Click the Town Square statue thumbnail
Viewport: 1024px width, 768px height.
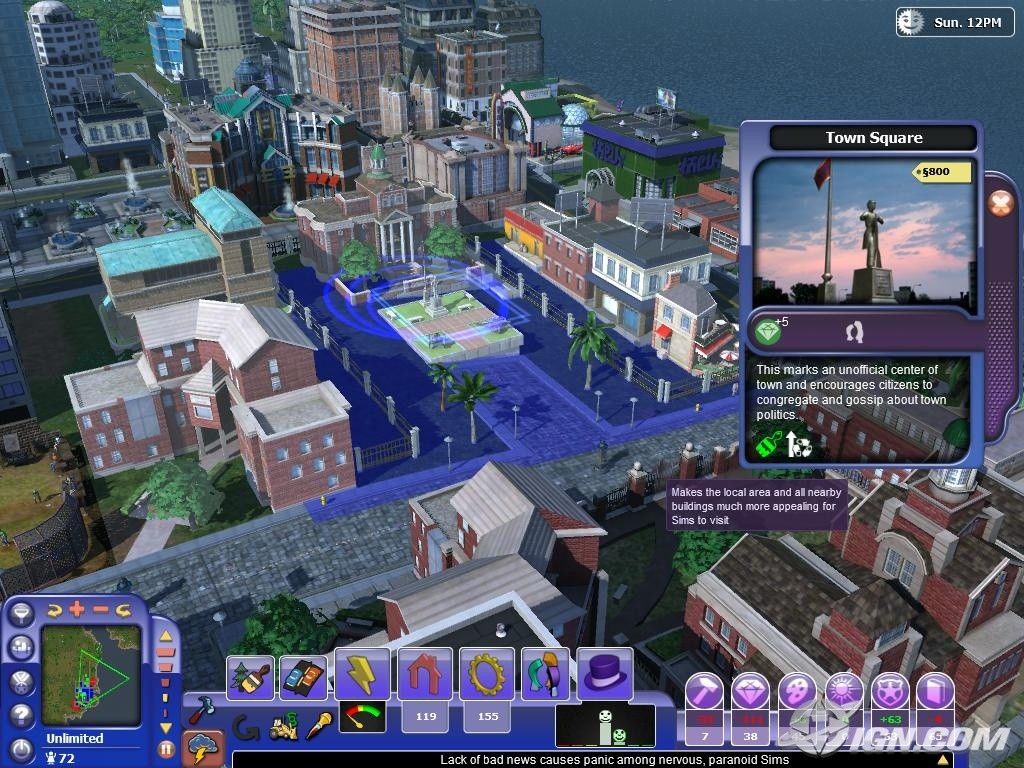(x=861, y=231)
